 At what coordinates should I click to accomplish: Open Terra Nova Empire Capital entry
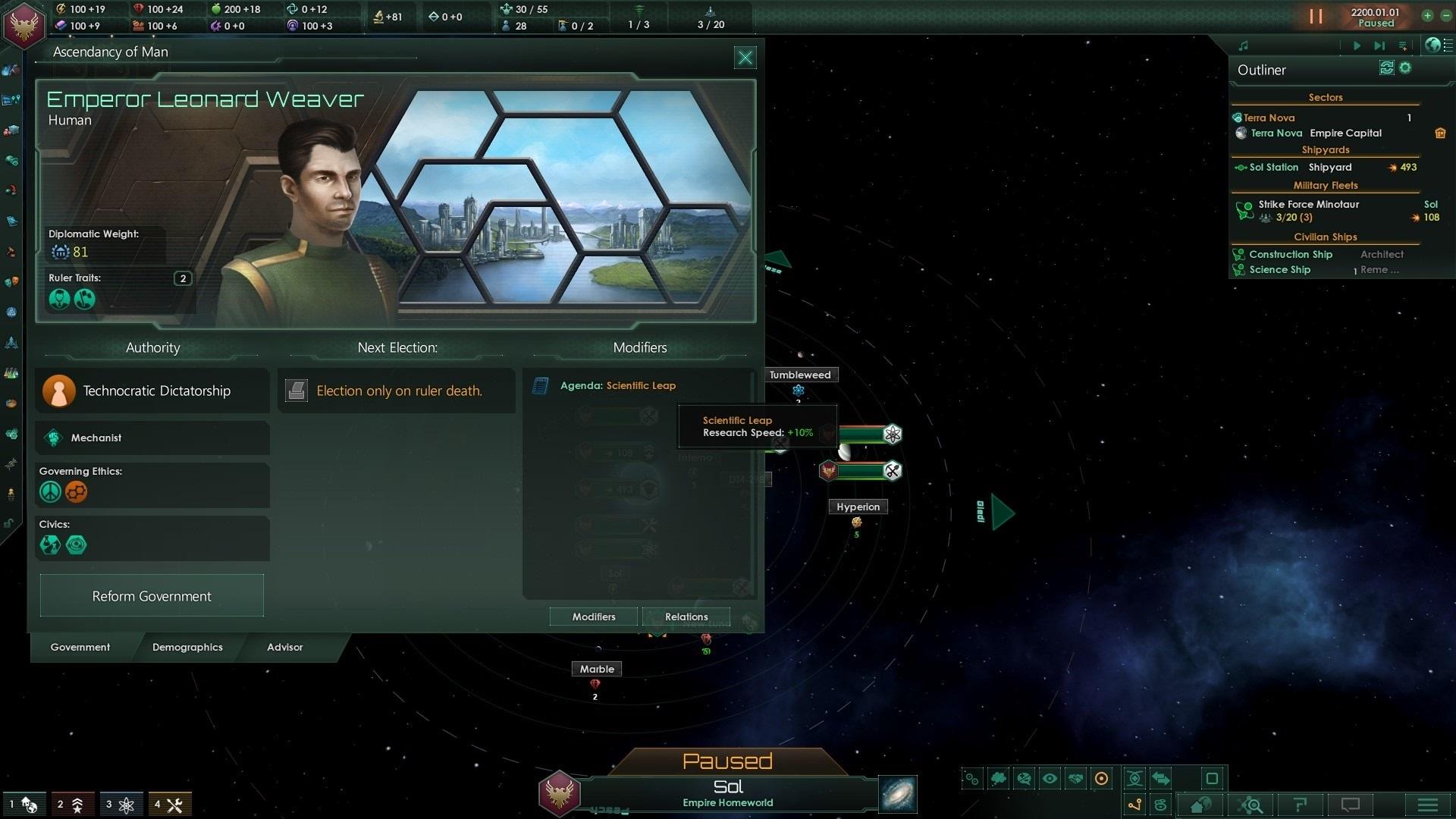1316,133
